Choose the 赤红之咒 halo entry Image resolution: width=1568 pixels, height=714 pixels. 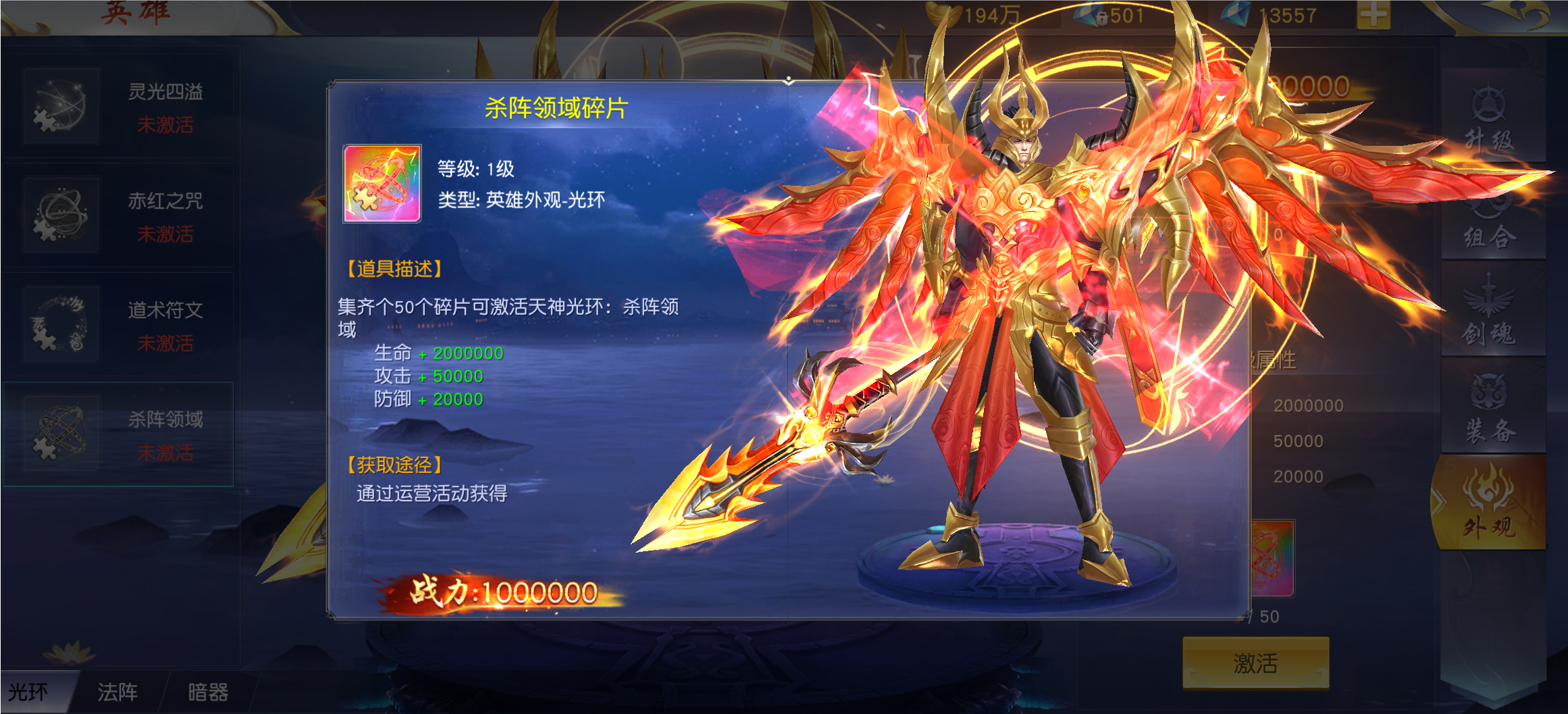pos(118,215)
